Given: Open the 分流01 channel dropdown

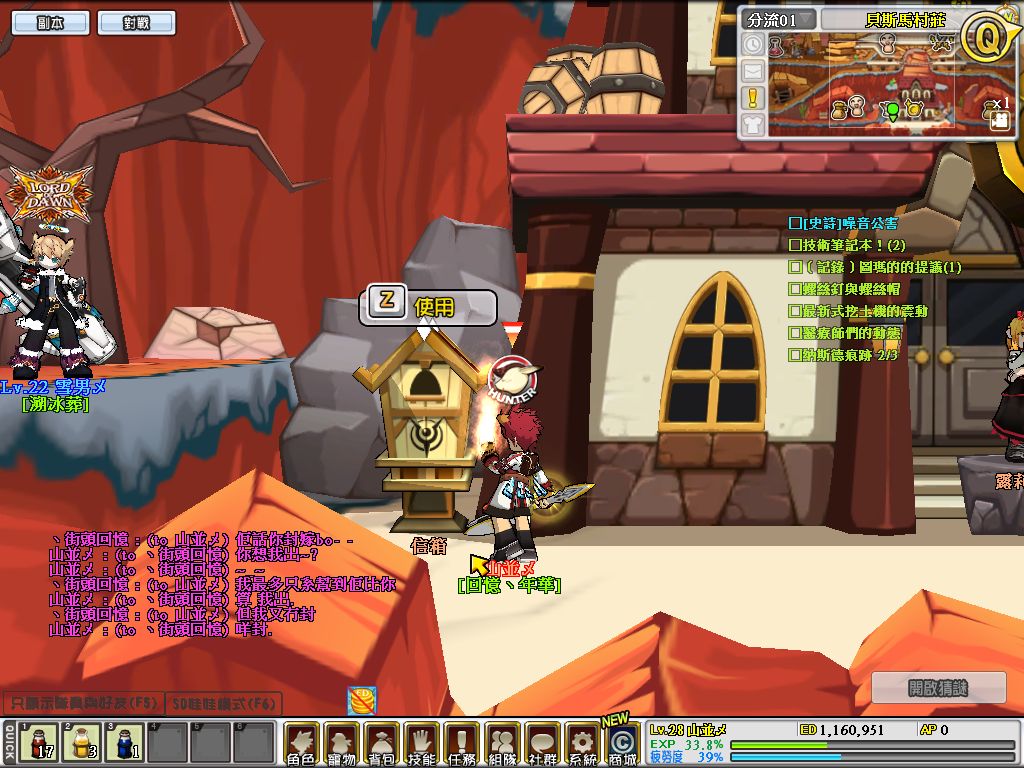Looking at the screenshot, I should coord(779,19).
